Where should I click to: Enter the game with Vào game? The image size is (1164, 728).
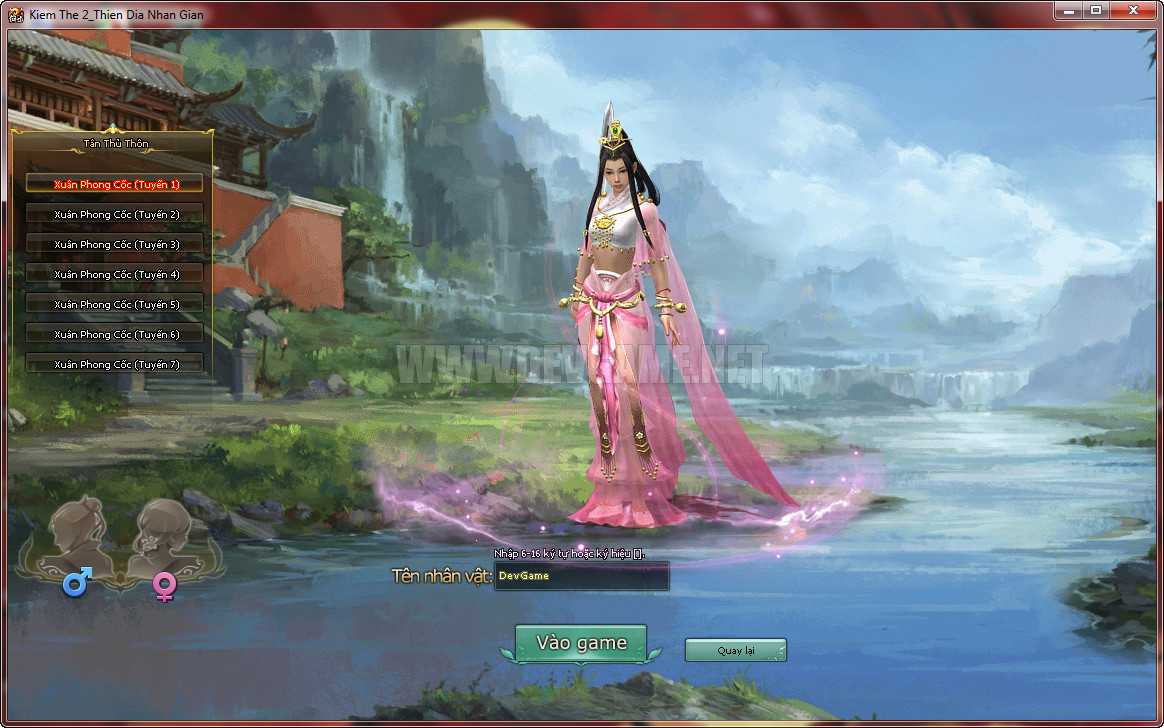coord(581,643)
